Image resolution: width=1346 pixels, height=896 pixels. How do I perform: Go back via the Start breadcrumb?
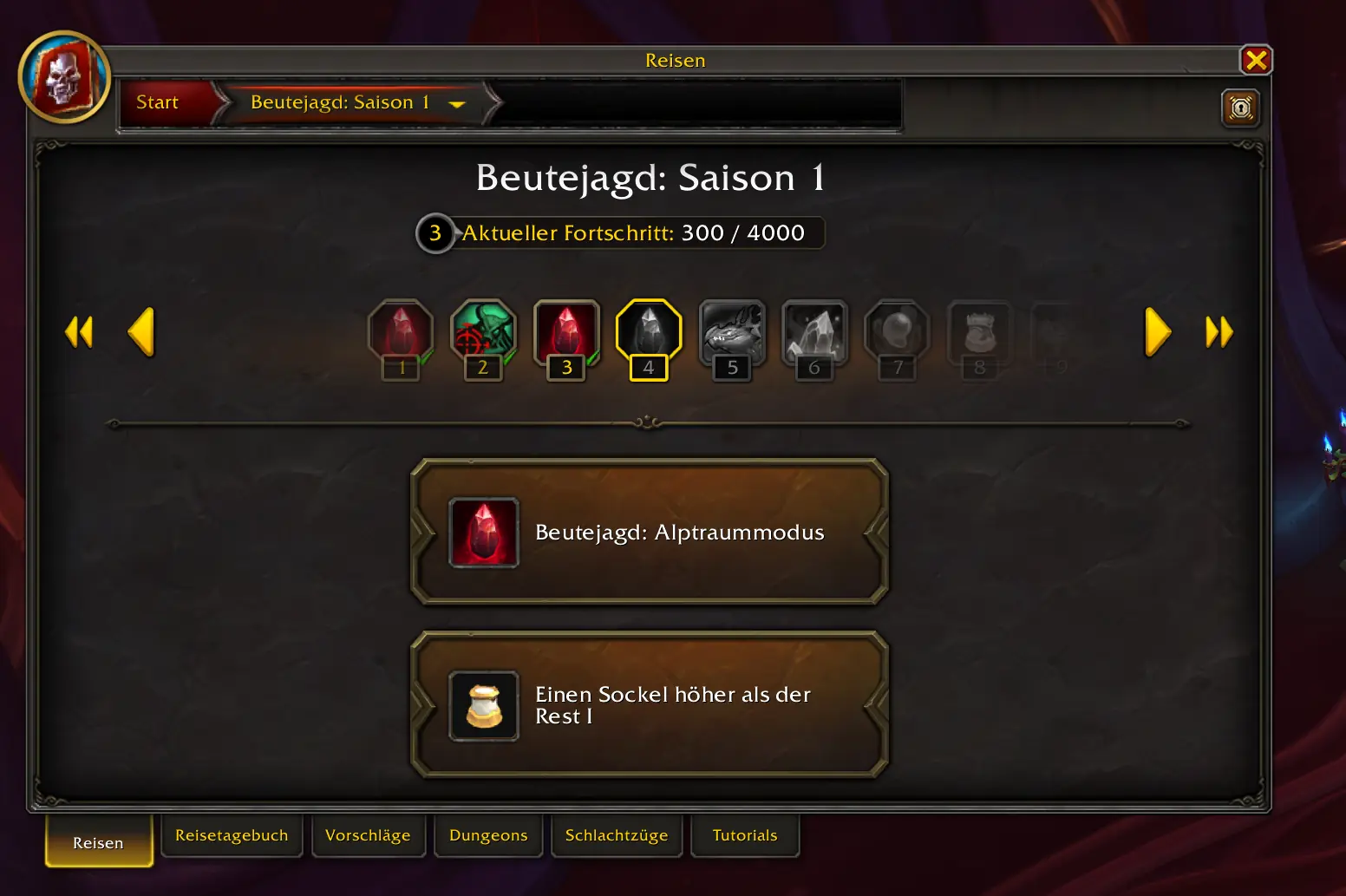pyautogui.click(x=157, y=101)
